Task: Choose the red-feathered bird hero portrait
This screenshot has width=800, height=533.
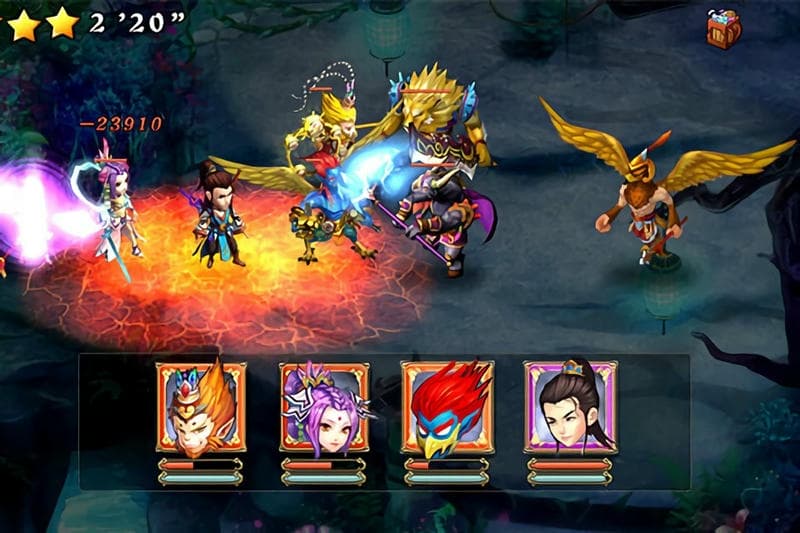Action: coord(447,408)
